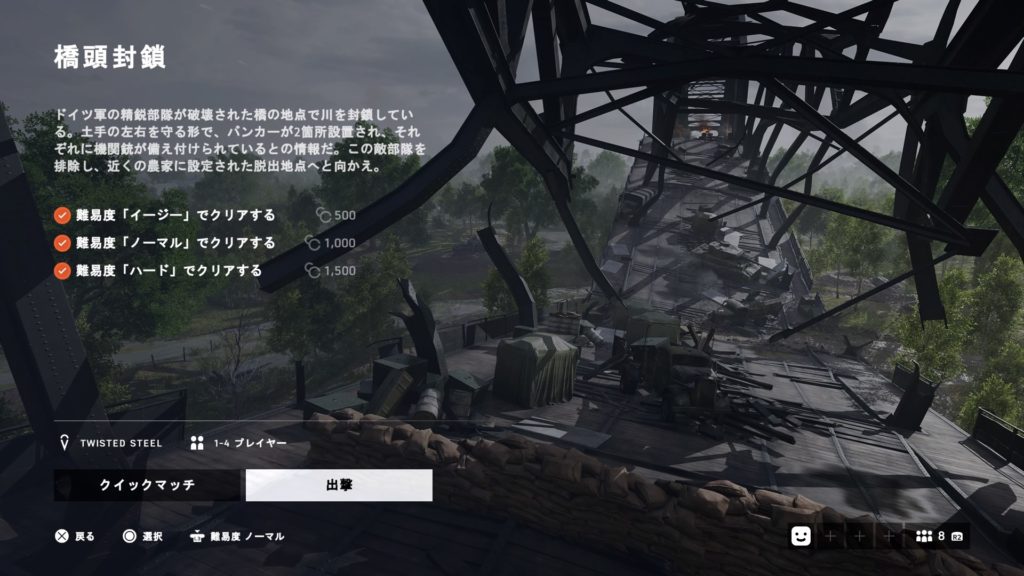Choose the クイックマッチ quick match button

(146, 485)
